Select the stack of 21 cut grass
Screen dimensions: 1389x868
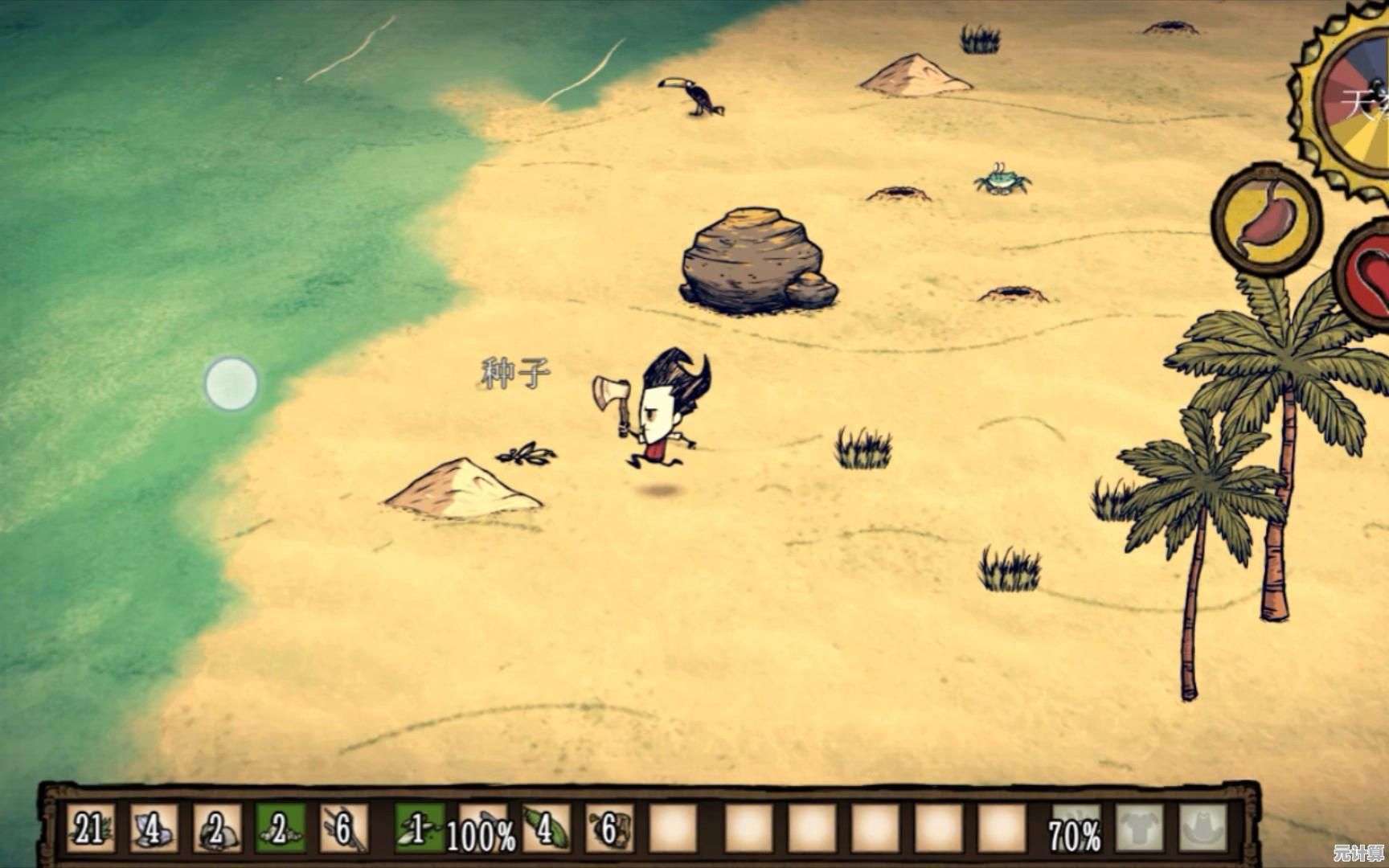89,828
